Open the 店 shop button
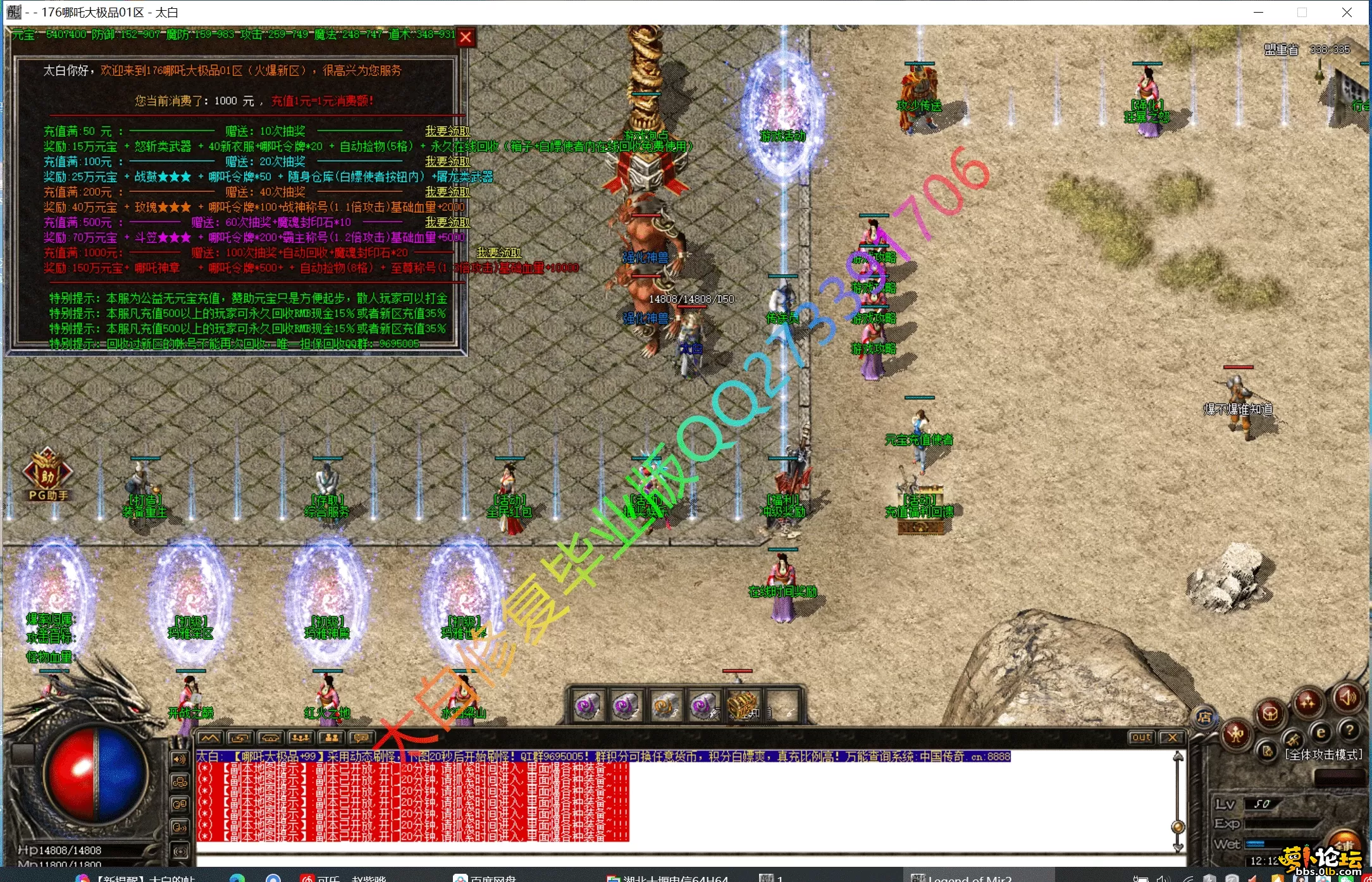The height and width of the screenshot is (882, 1372). pyautogui.click(x=1204, y=717)
